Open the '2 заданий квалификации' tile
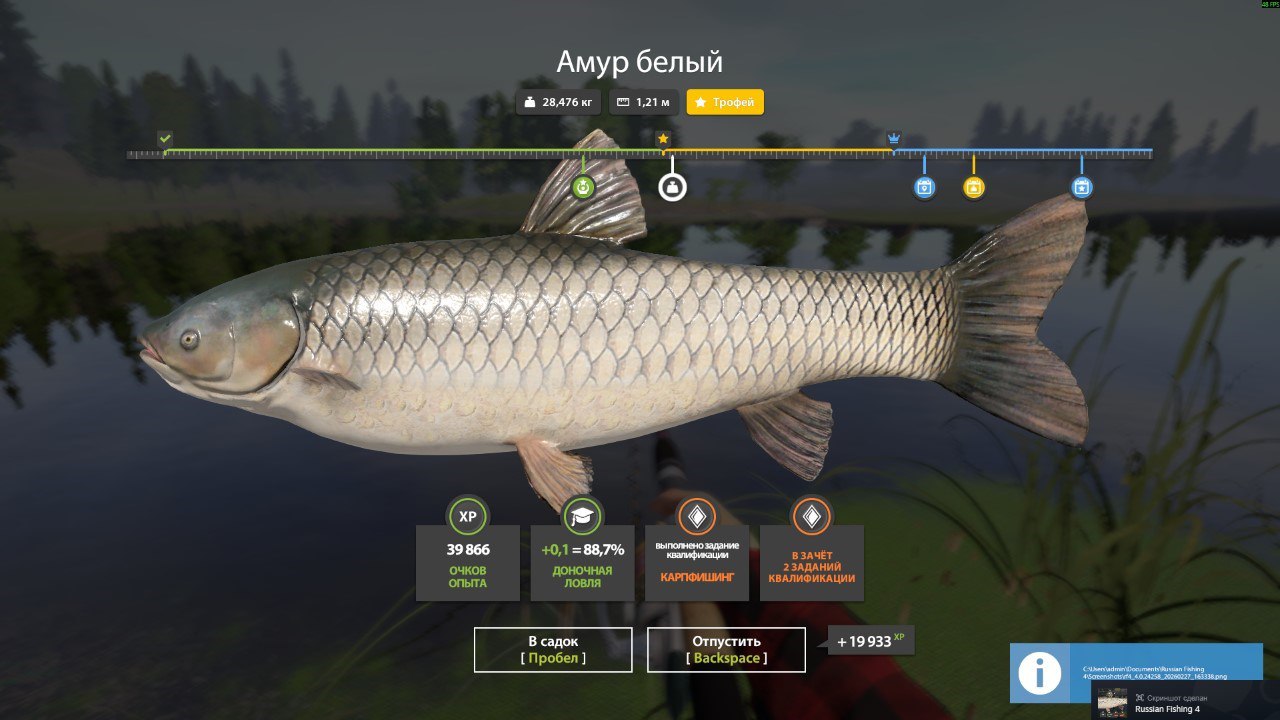Screen dimensions: 1280x720 tap(811, 562)
